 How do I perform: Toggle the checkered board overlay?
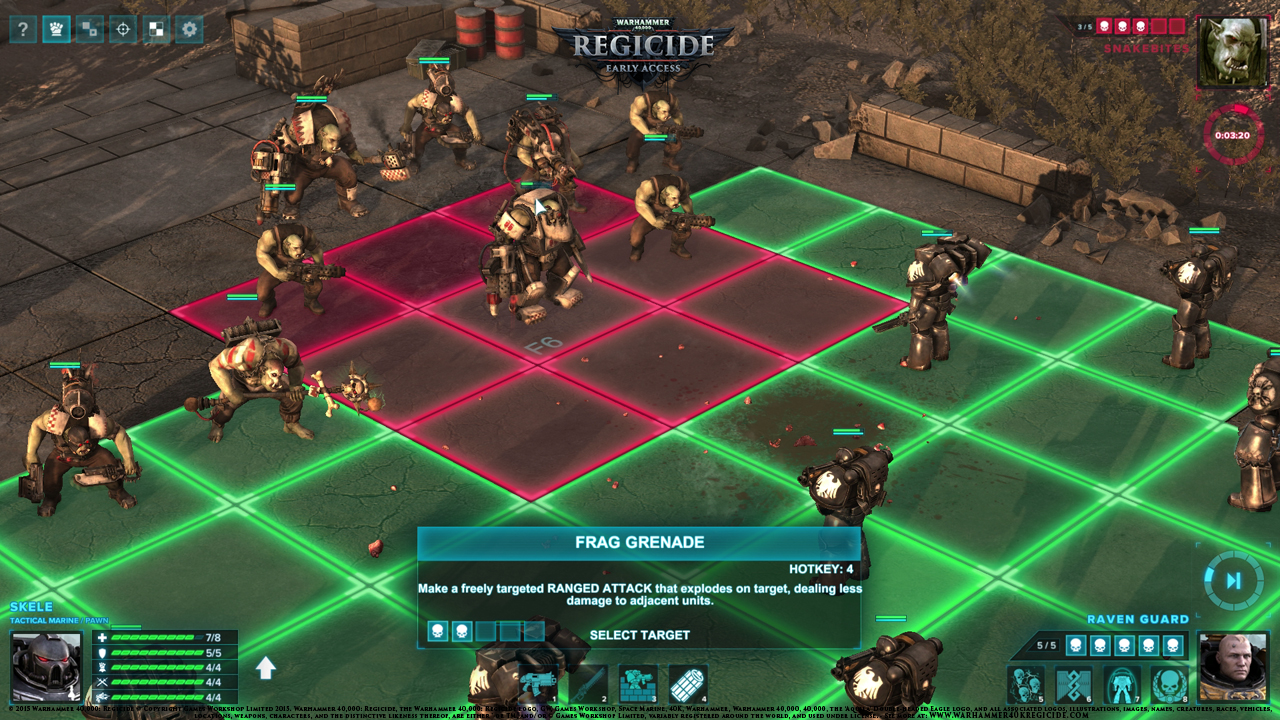click(155, 29)
